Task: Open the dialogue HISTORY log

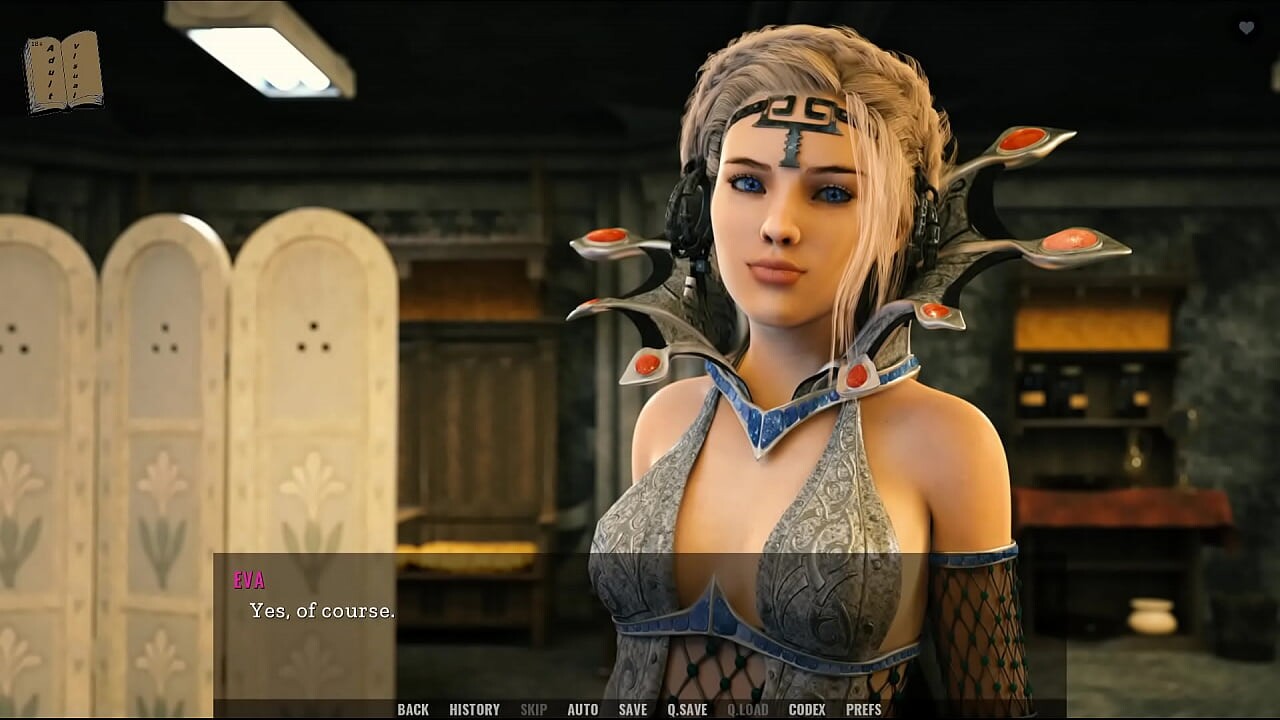Action: [474, 709]
